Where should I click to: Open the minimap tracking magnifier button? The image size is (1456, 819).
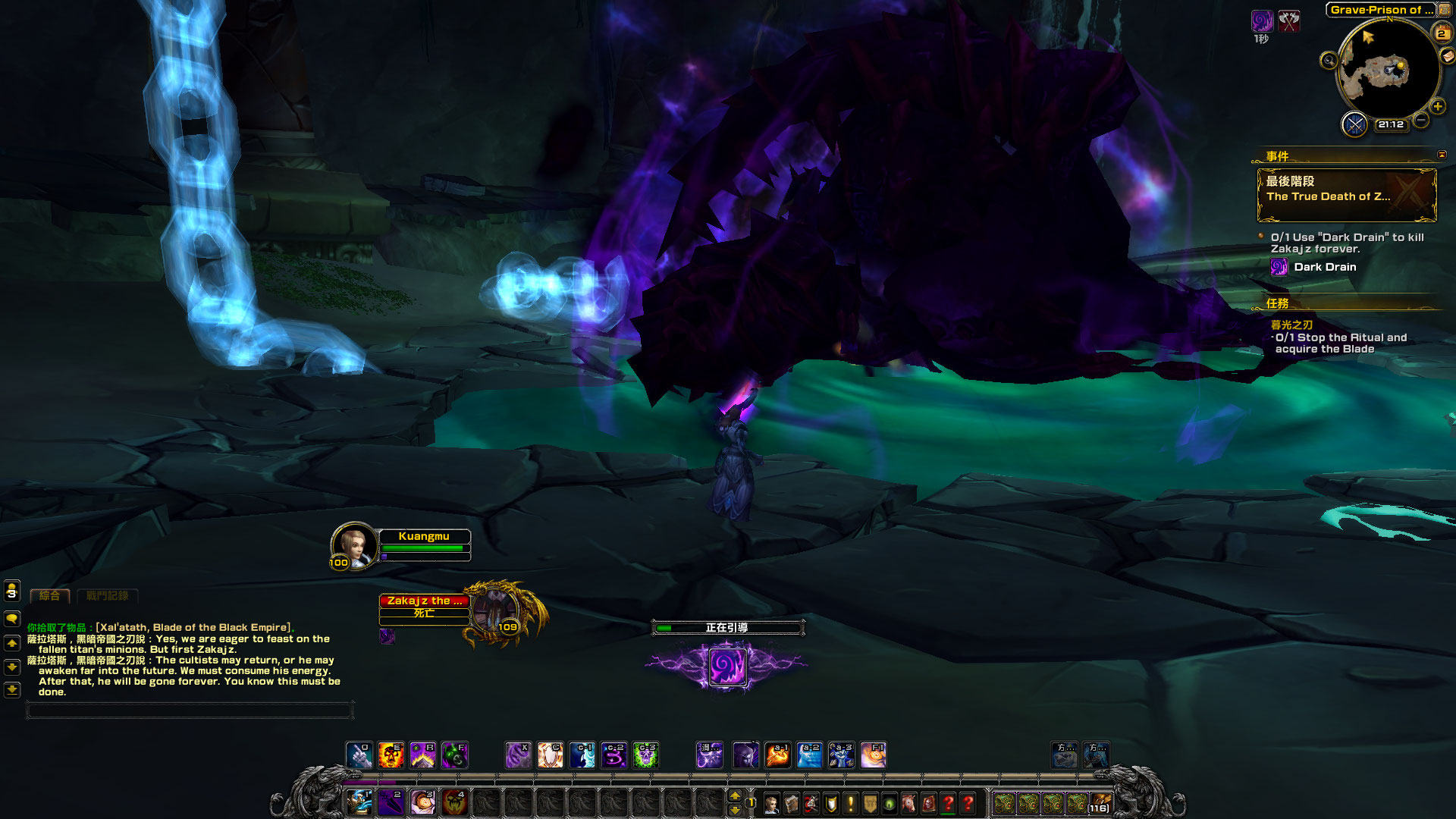click(1329, 61)
